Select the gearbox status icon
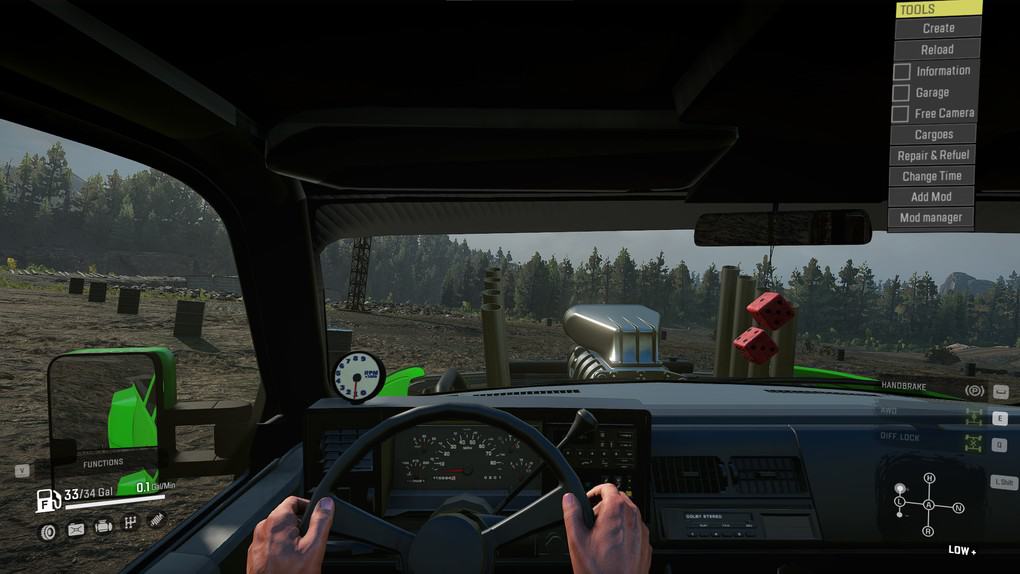This screenshot has height=574, width=1020. coord(130,523)
